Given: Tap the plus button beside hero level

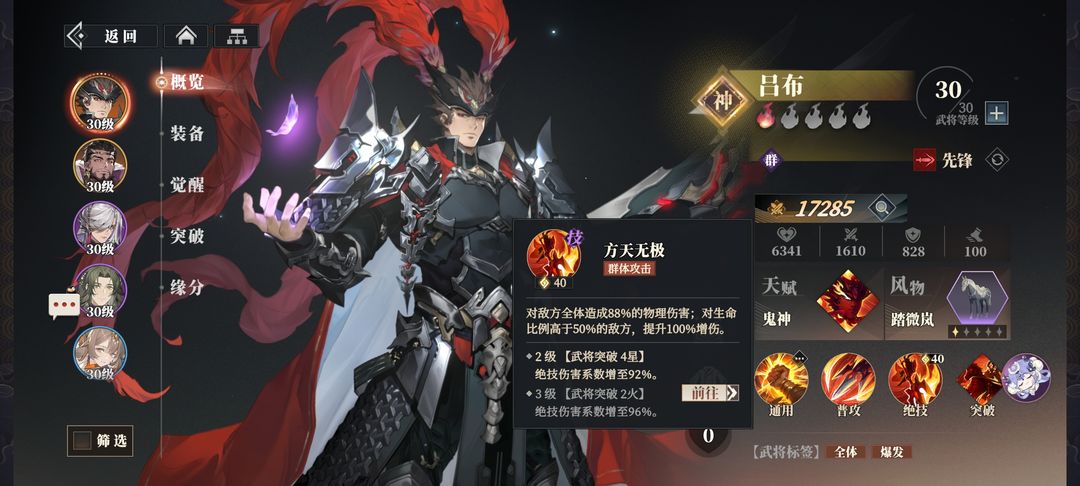Looking at the screenshot, I should (x=996, y=113).
